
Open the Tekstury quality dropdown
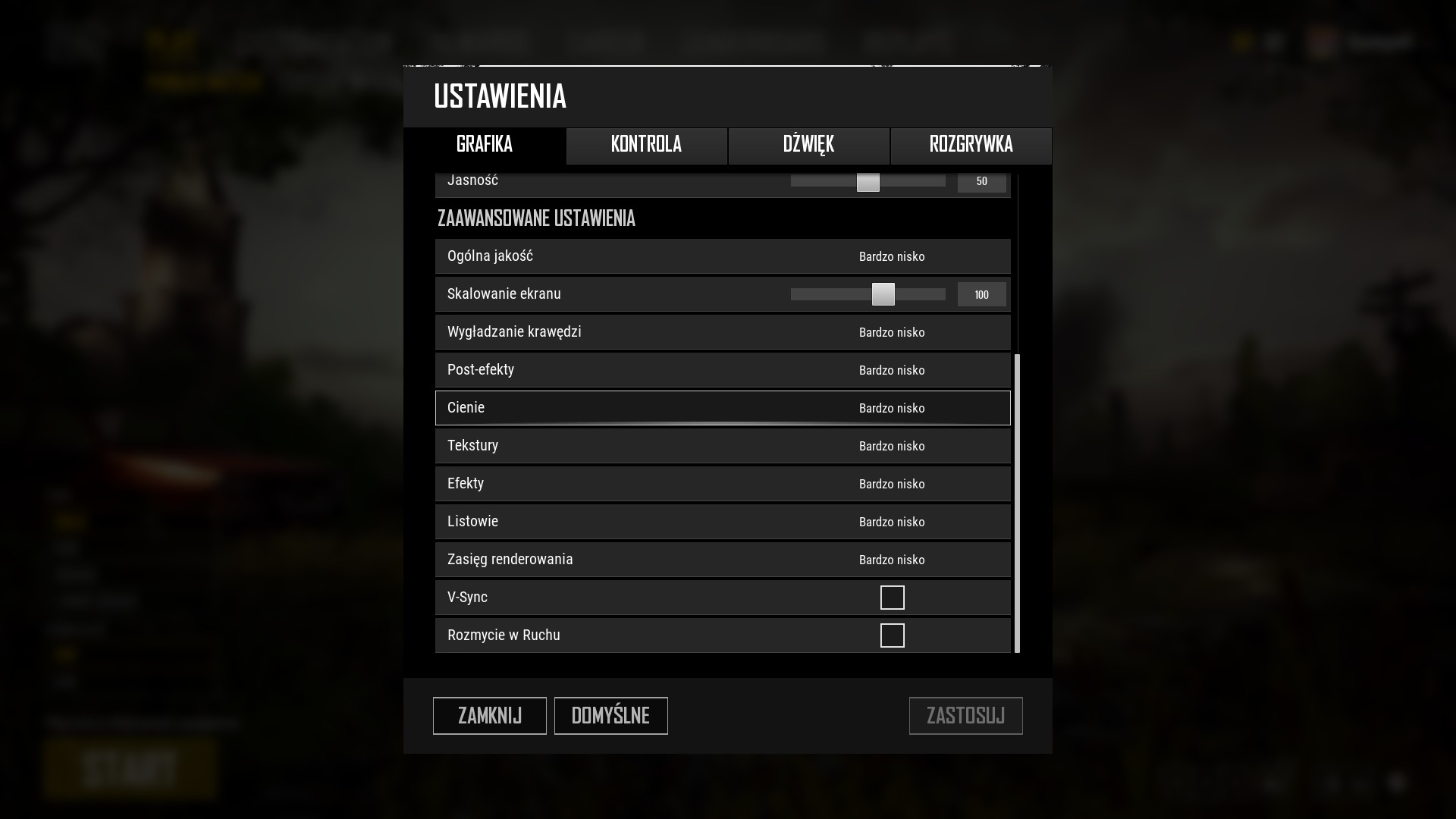pyautogui.click(x=892, y=446)
